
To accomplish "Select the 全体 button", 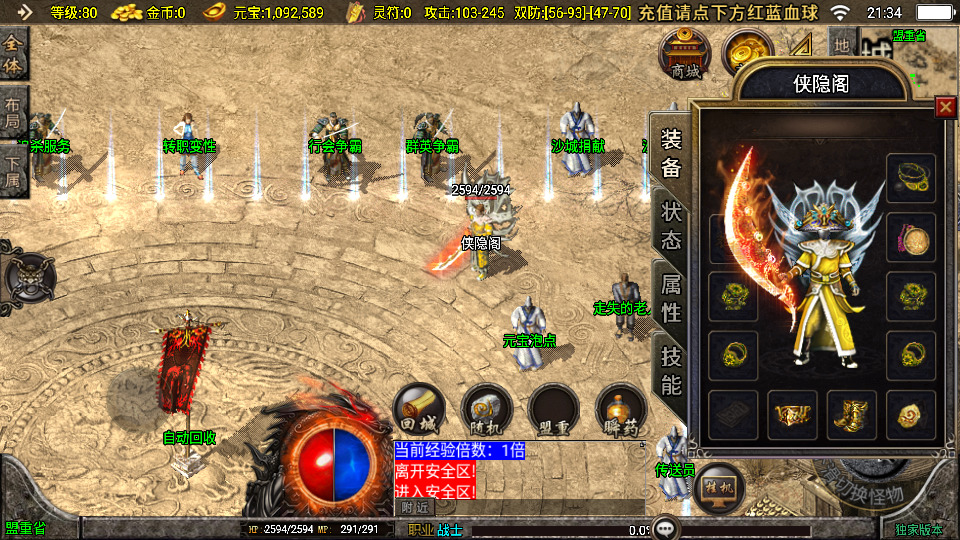I will tap(14, 56).
